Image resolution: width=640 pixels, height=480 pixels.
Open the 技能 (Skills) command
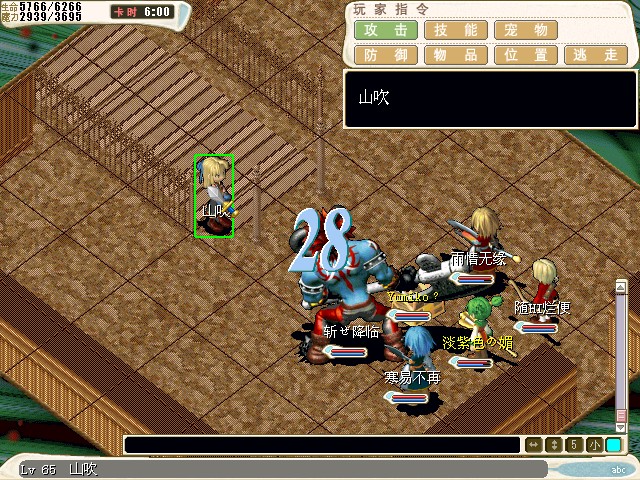455,30
